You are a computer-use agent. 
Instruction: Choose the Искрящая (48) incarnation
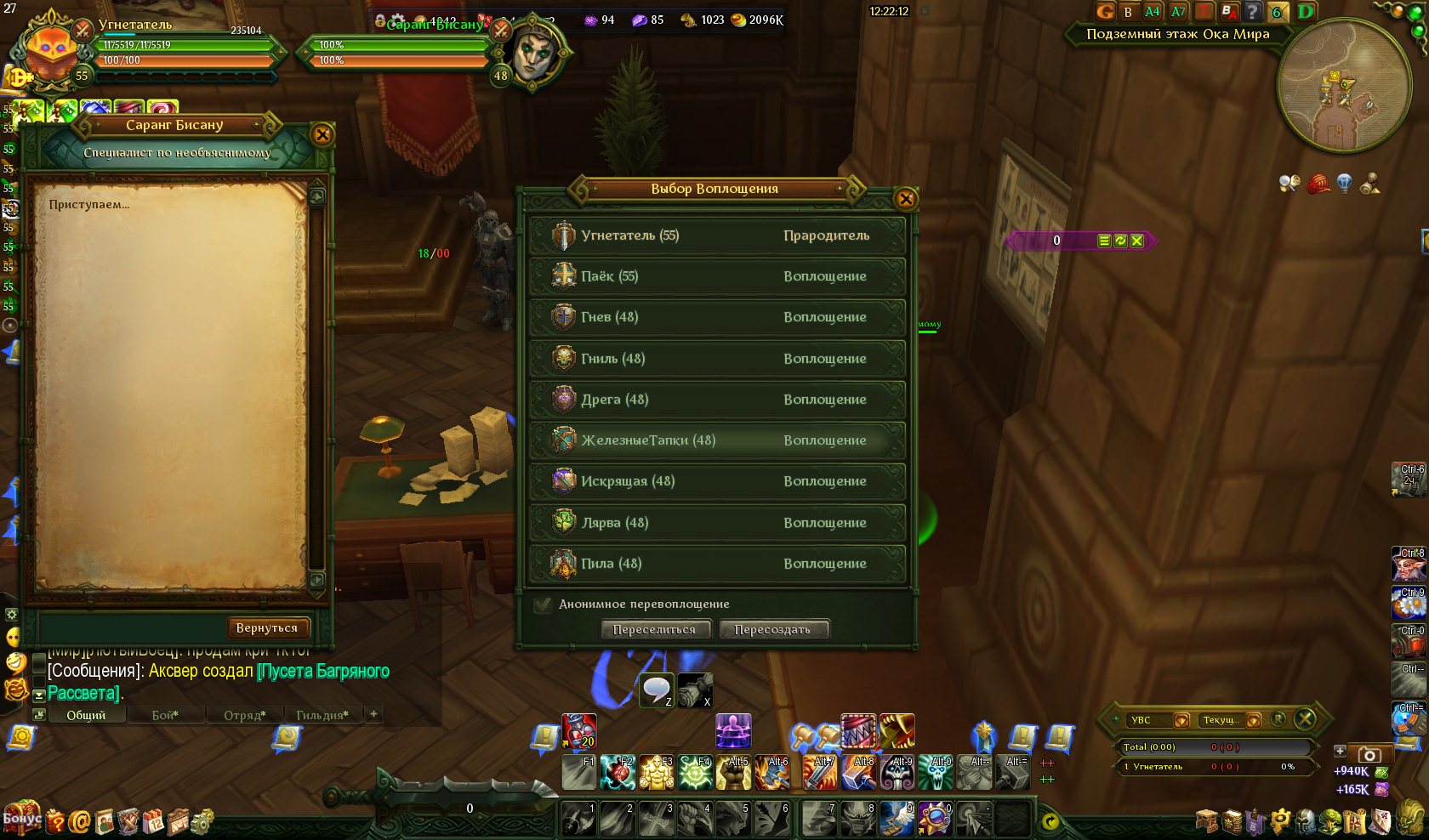[717, 481]
